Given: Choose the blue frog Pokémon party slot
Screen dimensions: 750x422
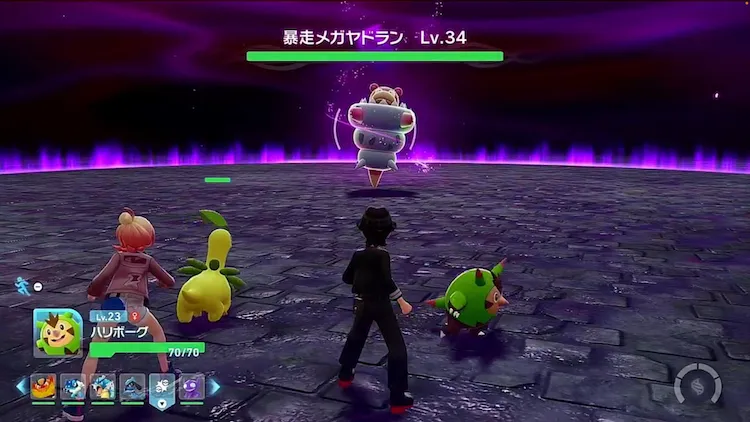Looking at the screenshot, I should coord(73,386).
